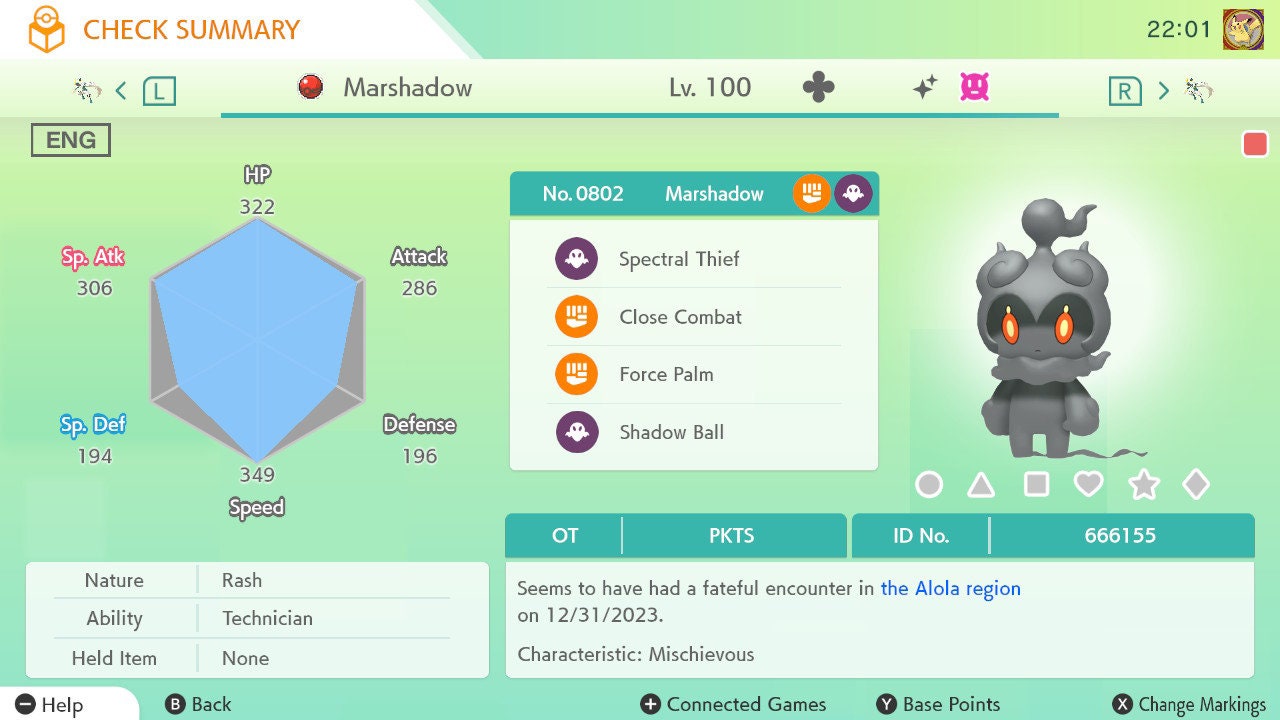Go to the next Pokémon arrow
Viewport: 1280px width, 720px height.
(1163, 91)
